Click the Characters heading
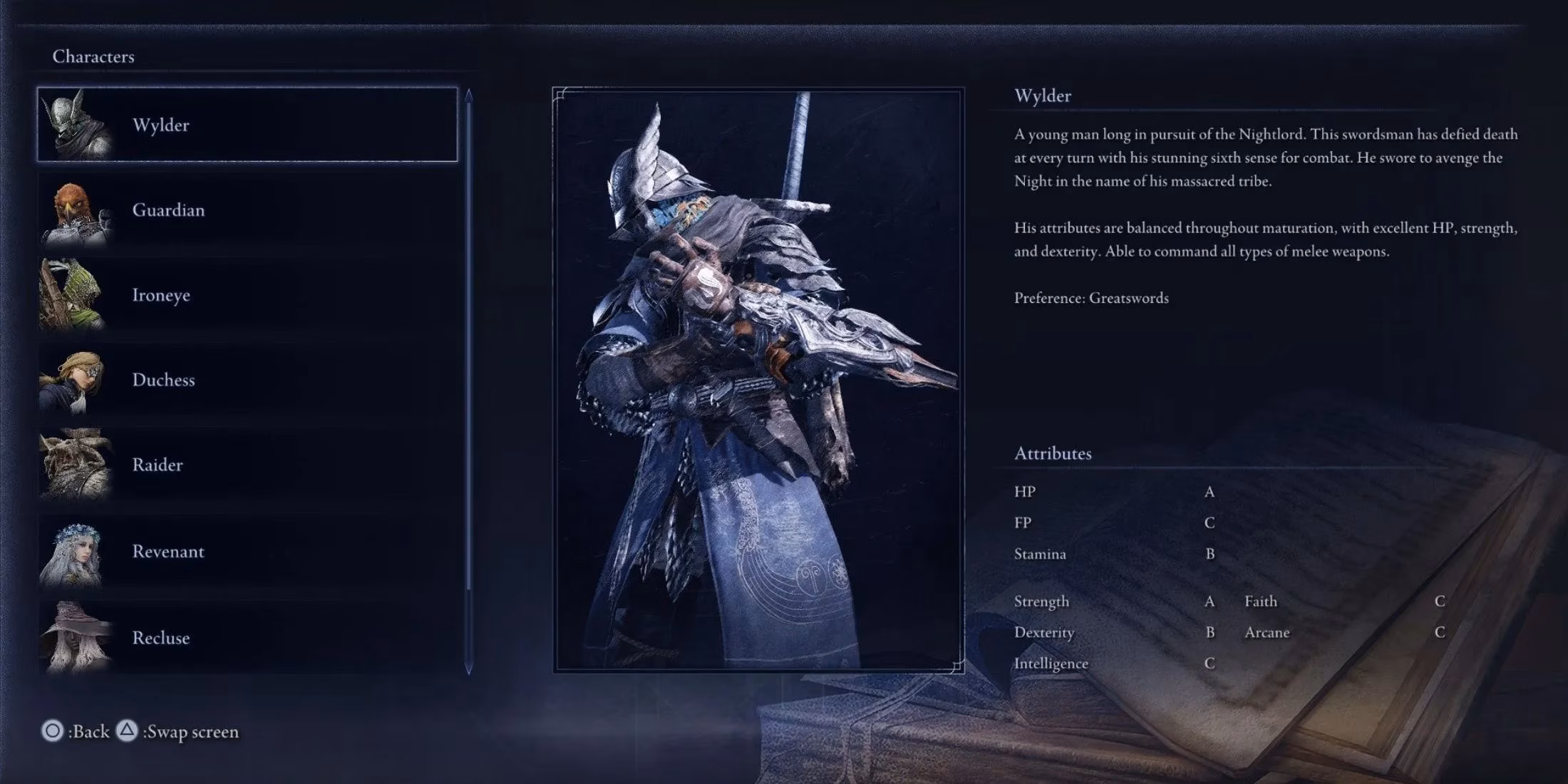Image resolution: width=1568 pixels, height=784 pixels. (x=93, y=57)
